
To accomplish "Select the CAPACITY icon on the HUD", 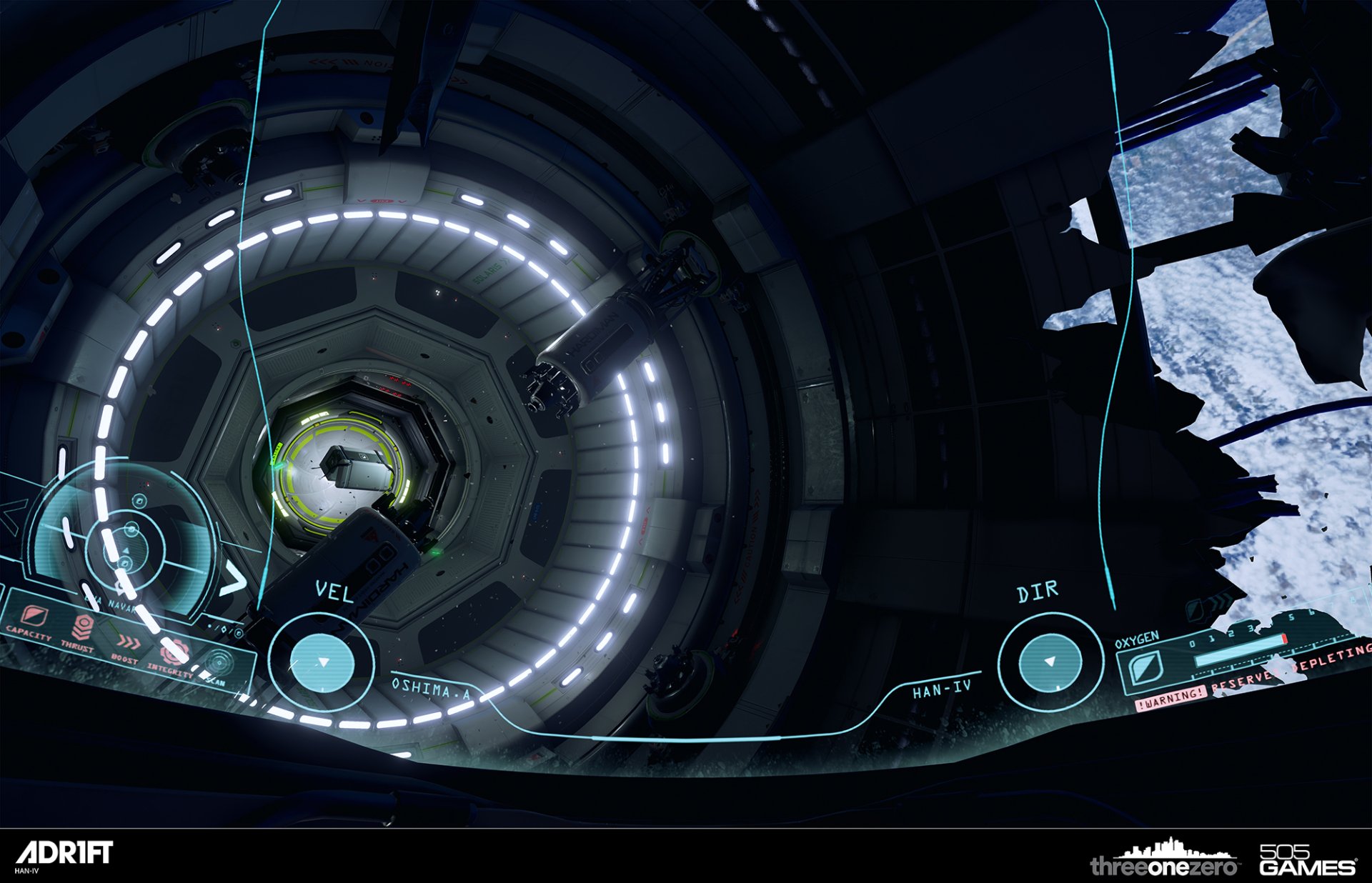I will click(x=34, y=615).
